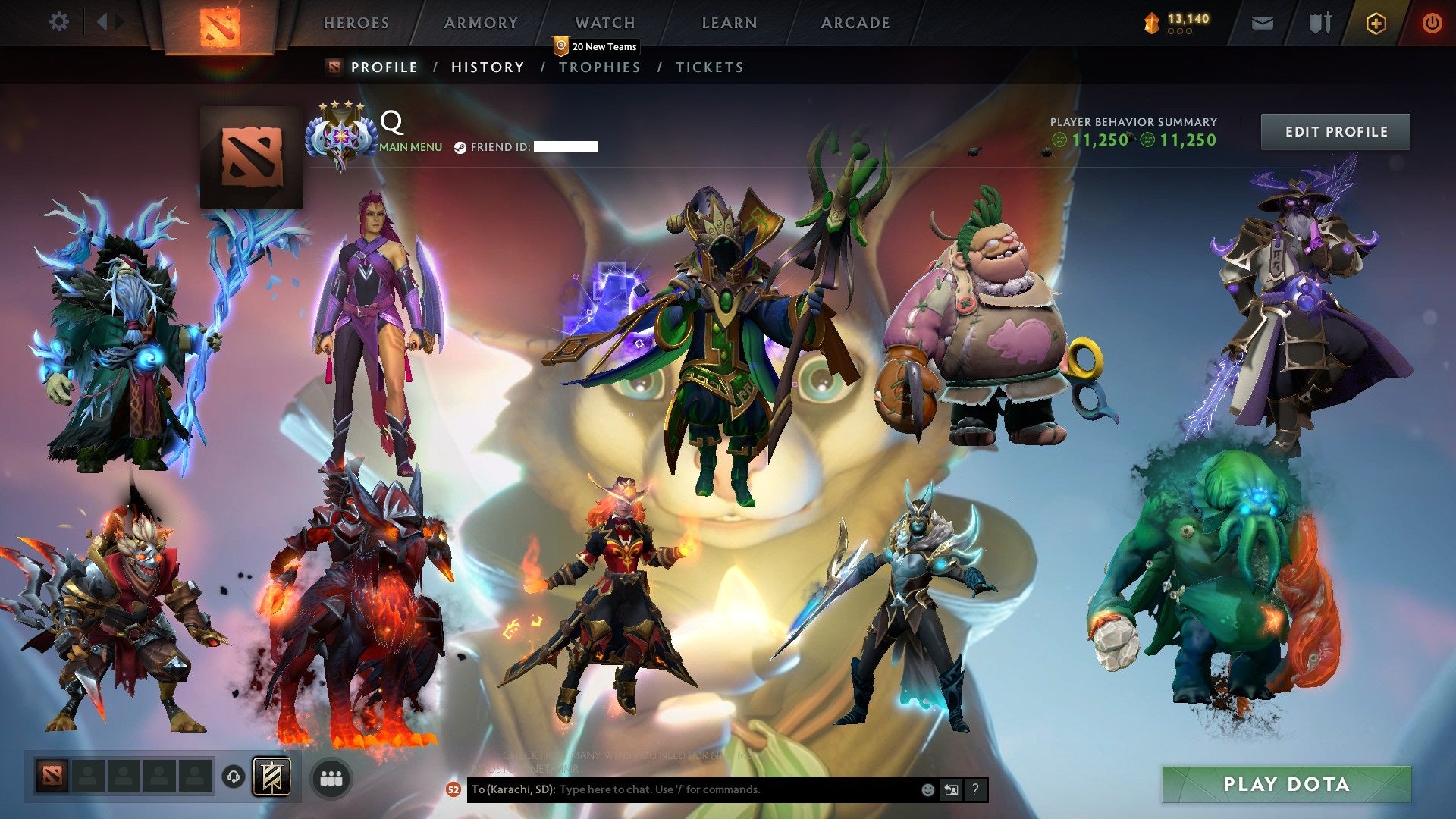Click the power/logout icon top right
Image resolution: width=1456 pixels, height=819 pixels.
pos(1433,23)
